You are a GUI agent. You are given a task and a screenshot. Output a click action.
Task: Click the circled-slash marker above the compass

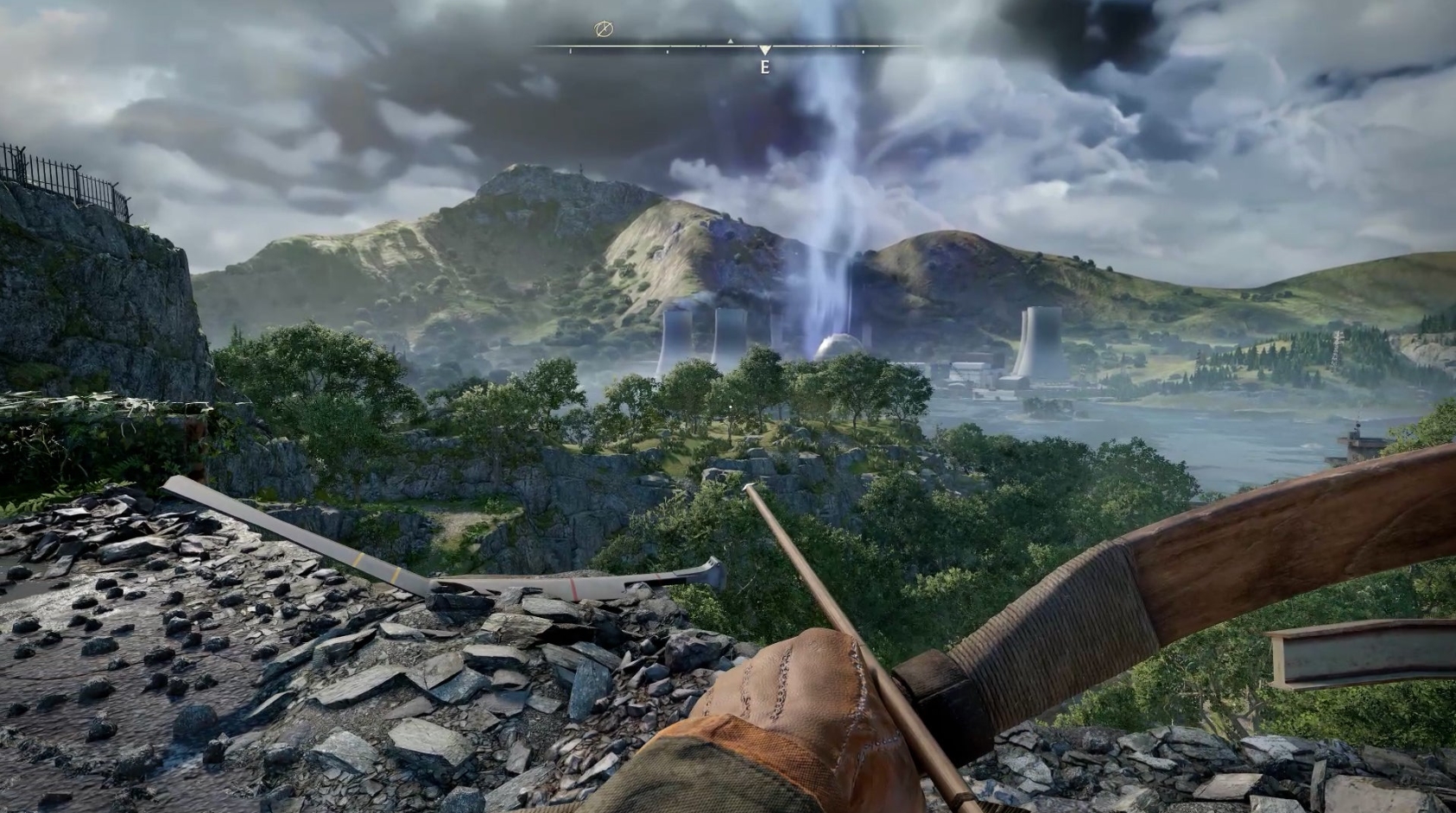604,30
